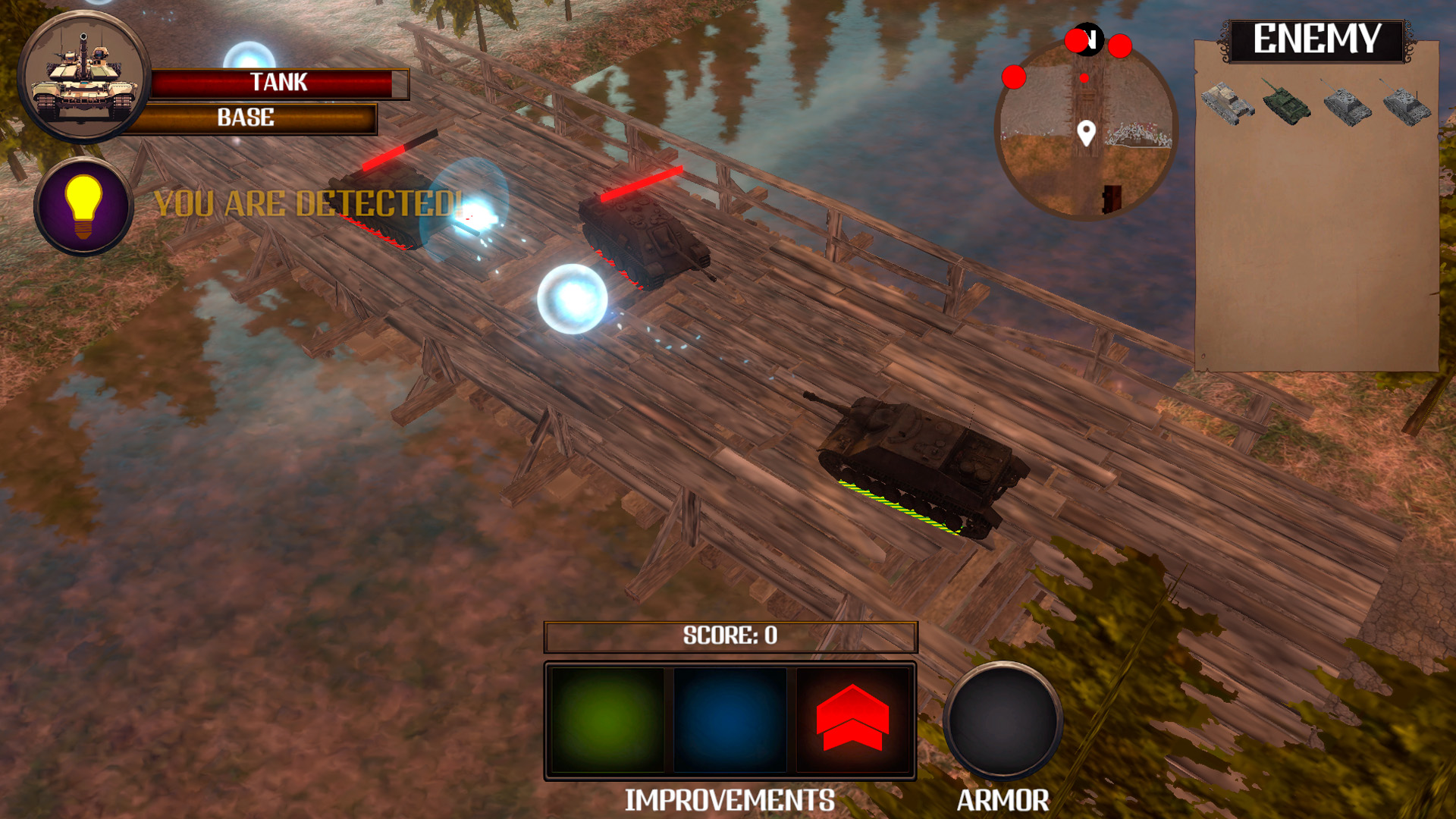Click the yellow lightbulb hint button
This screenshot has height=819, width=1456.
pyautogui.click(x=83, y=206)
